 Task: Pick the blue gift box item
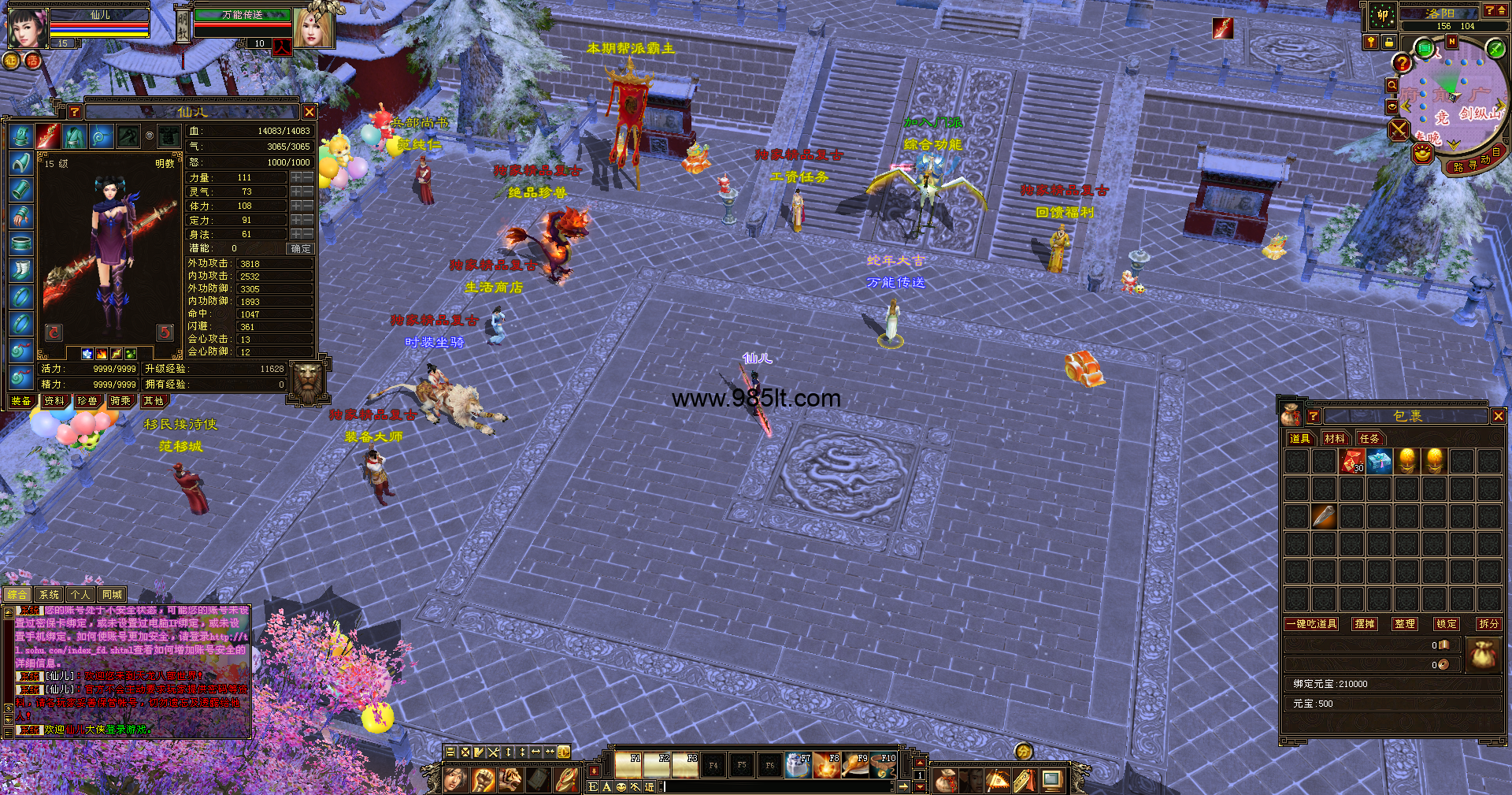click(1379, 462)
